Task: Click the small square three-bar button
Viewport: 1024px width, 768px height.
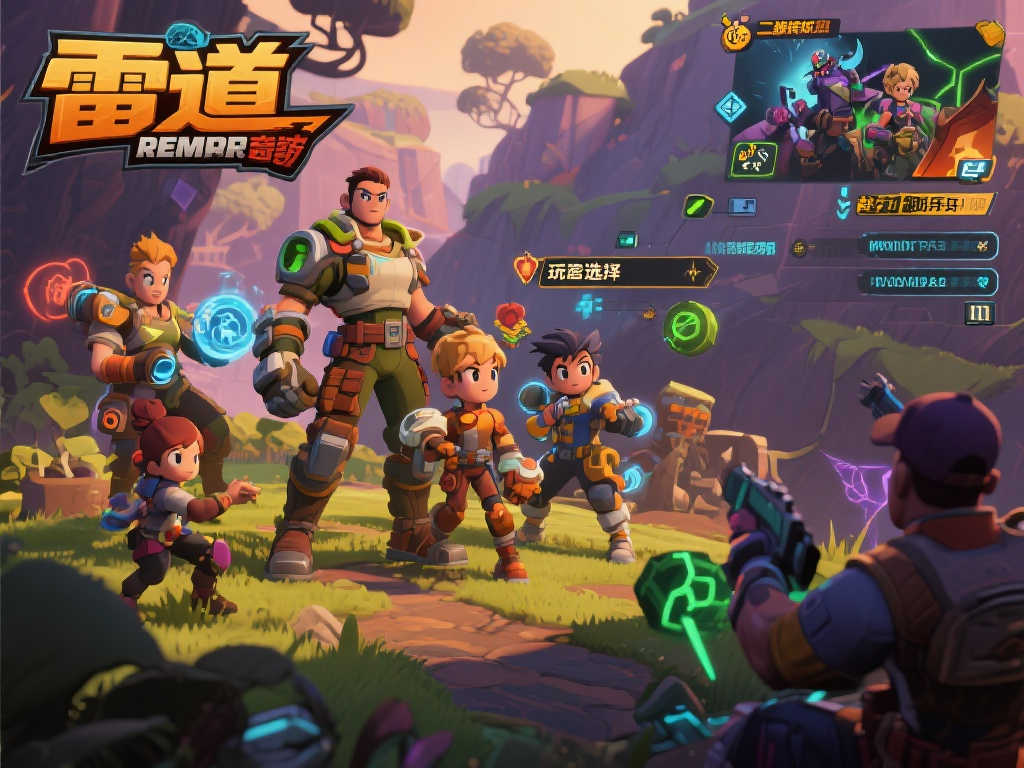Action: [979, 314]
